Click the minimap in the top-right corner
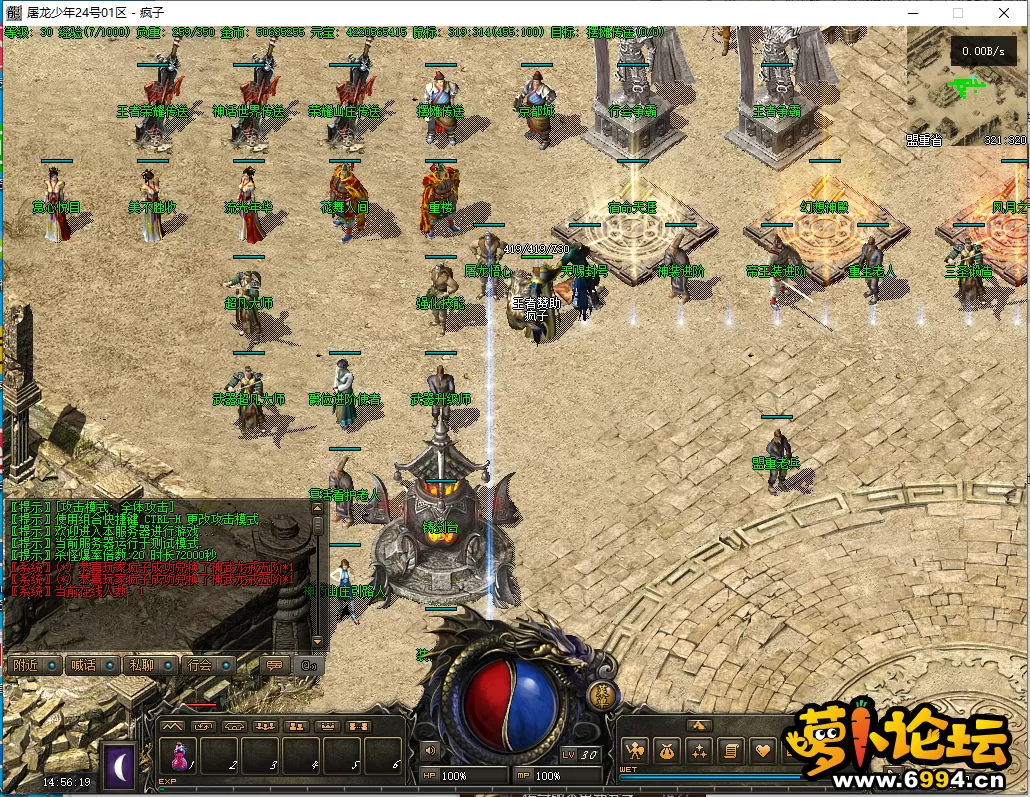This screenshot has height=797, width=1030. [x=966, y=88]
